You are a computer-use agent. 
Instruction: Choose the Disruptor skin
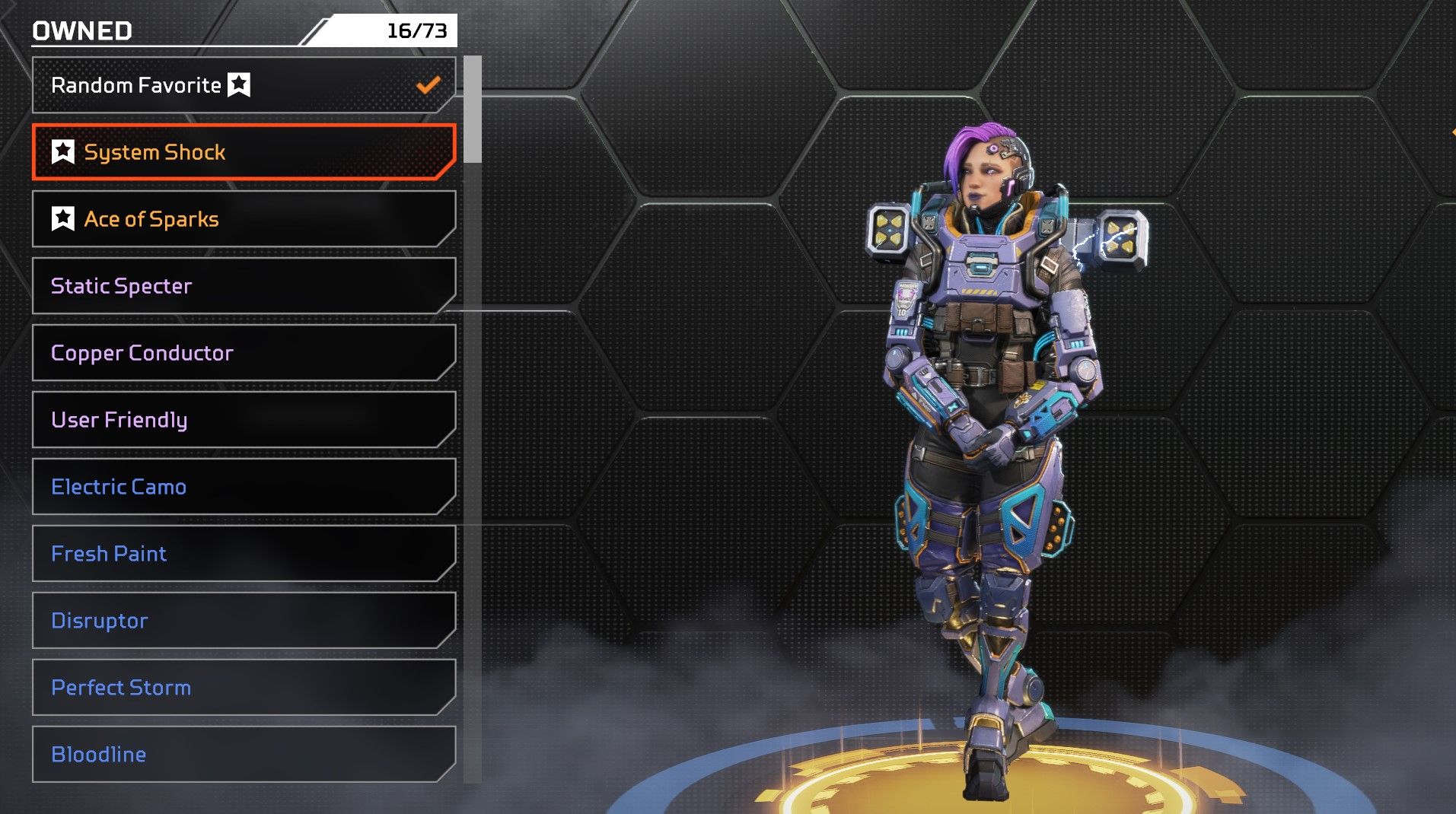click(244, 621)
